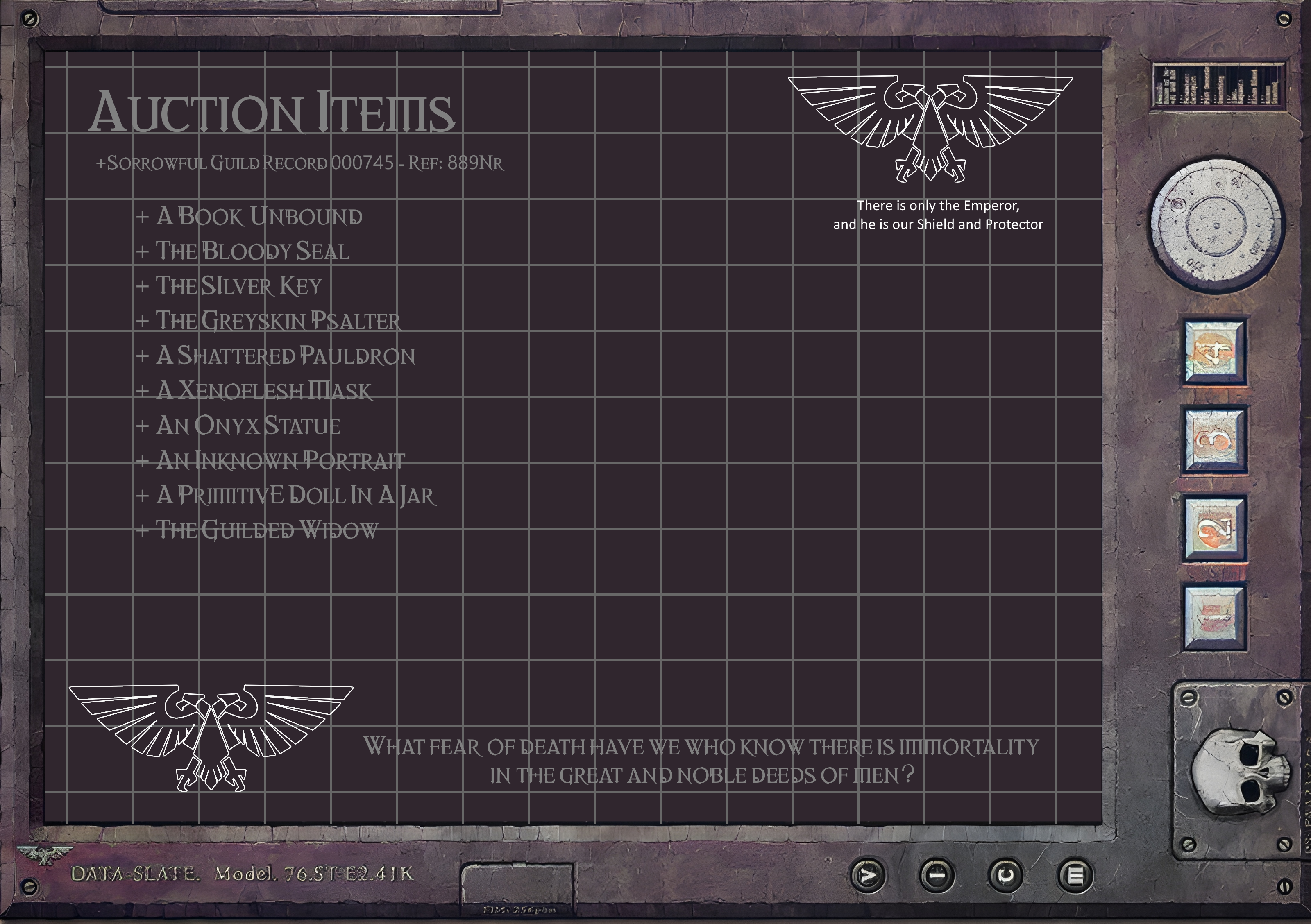The image size is (1311, 924).
Task: Open "A Primitive Doll In A Jar"
Action: 295,496
